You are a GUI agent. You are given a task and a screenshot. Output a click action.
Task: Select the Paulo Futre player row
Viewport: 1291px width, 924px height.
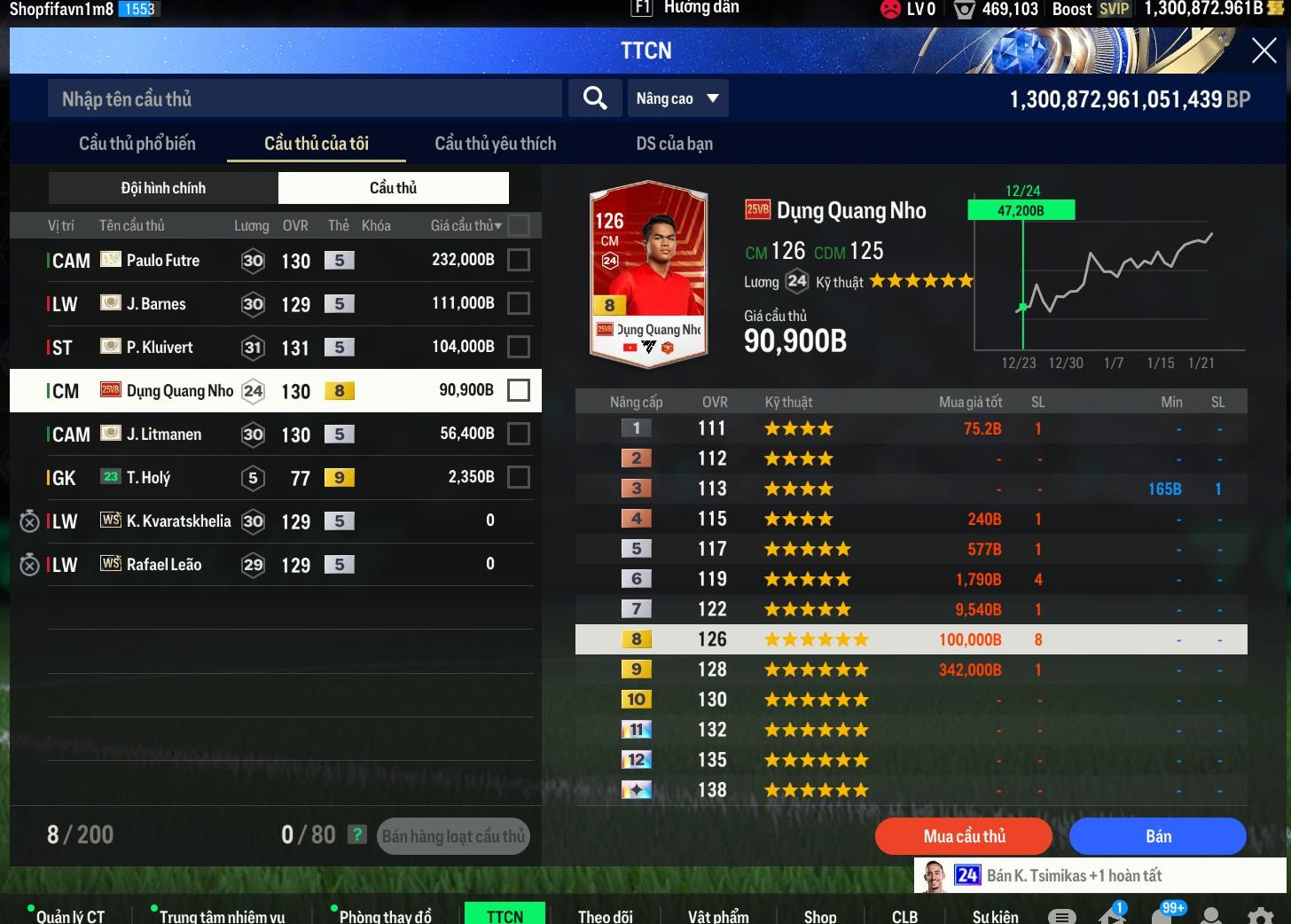click(x=266, y=261)
